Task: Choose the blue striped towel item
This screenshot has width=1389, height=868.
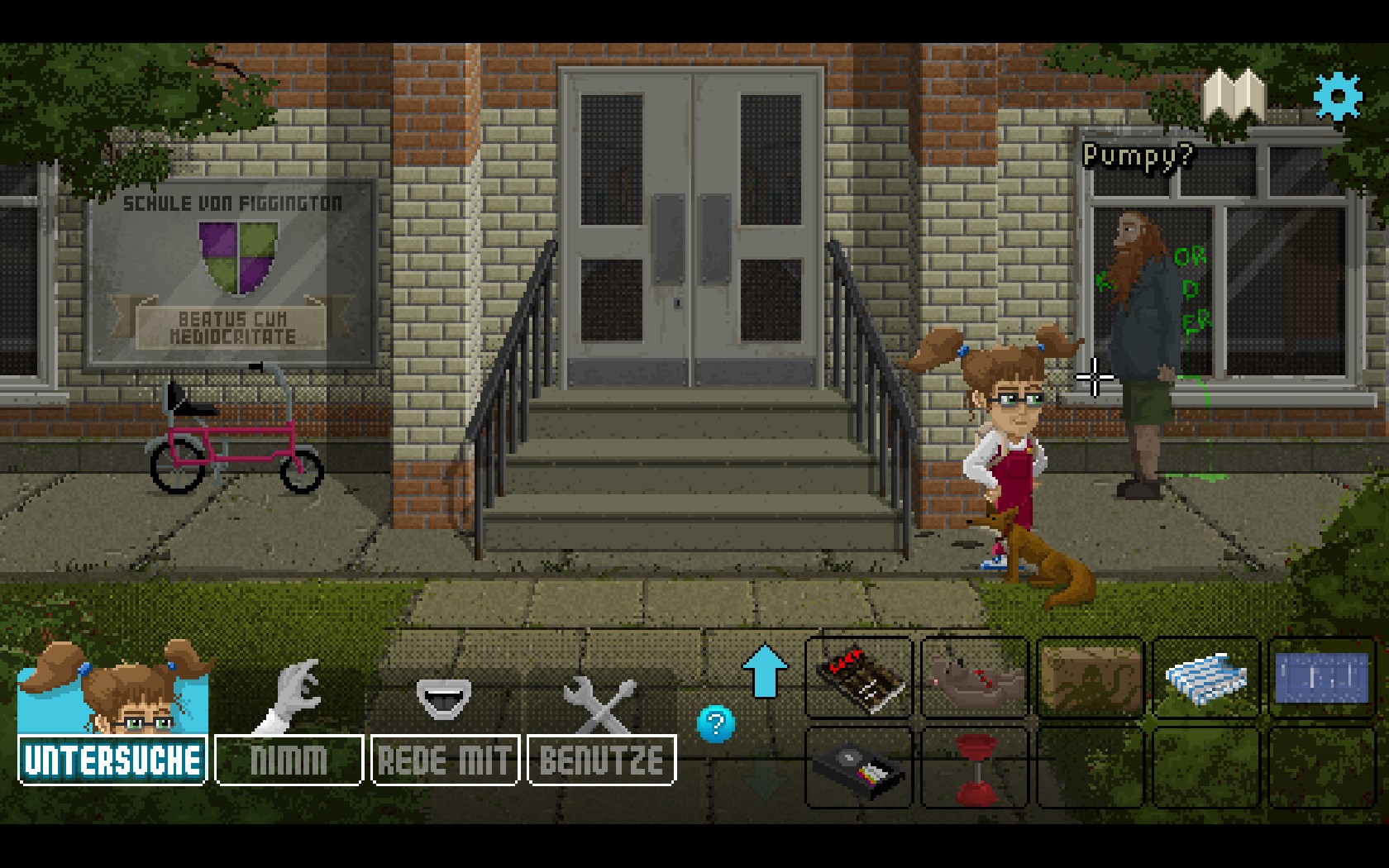Action: tap(1206, 678)
